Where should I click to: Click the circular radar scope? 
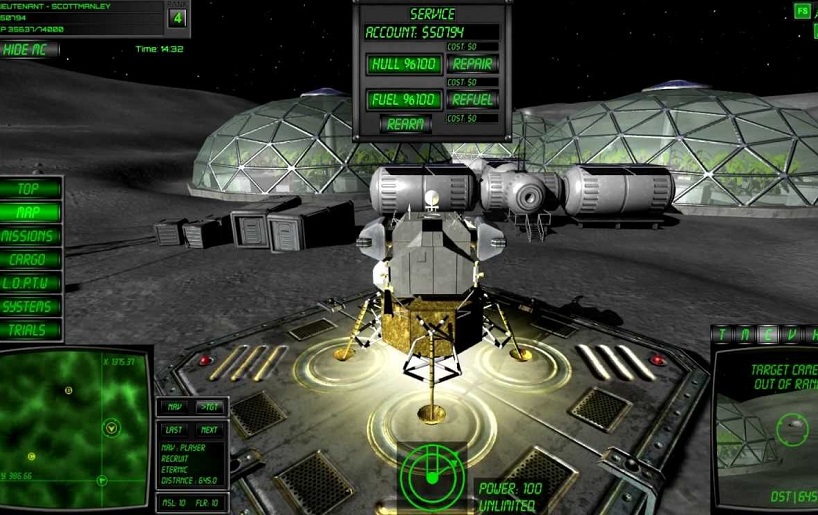click(431, 472)
